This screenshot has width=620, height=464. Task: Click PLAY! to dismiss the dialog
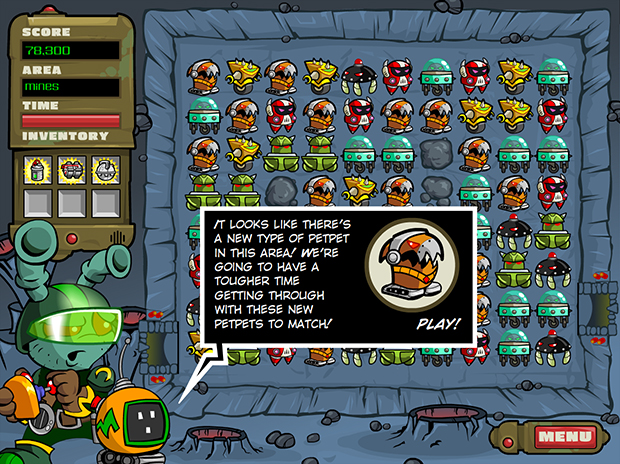coord(438,324)
